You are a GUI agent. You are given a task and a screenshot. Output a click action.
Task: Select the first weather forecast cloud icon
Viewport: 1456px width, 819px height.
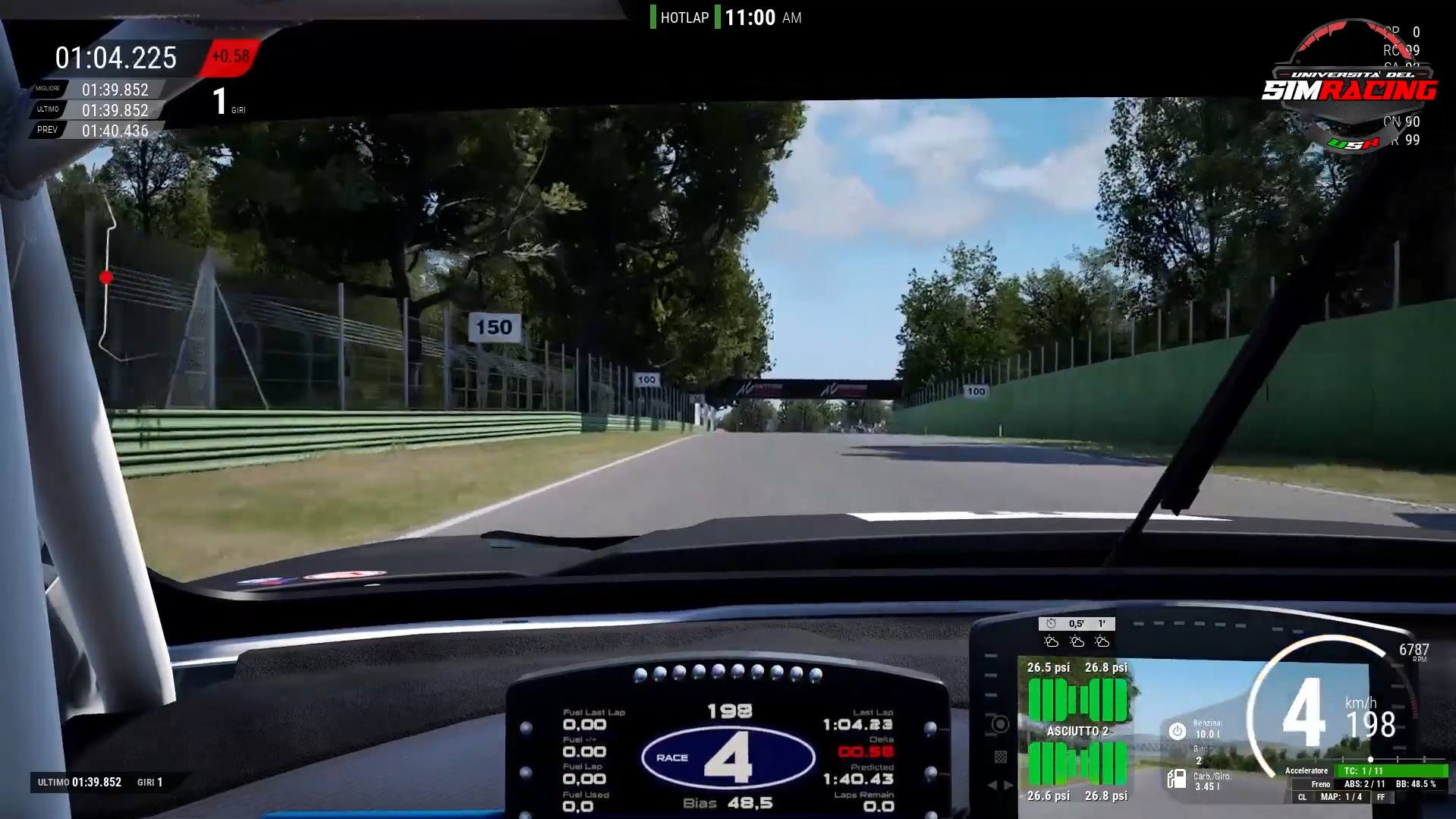pyautogui.click(x=1052, y=641)
